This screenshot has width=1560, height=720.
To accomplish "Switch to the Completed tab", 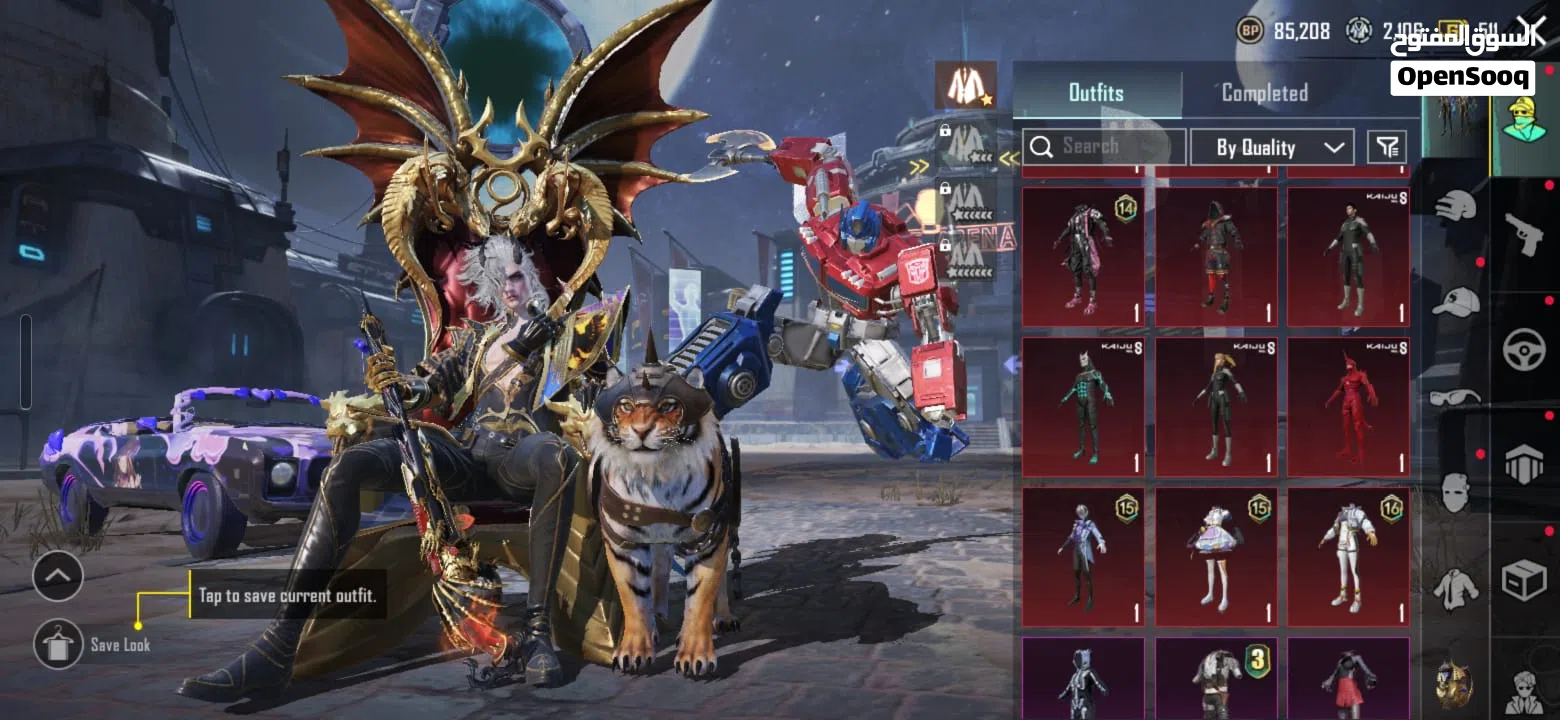I will point(1264,93).
